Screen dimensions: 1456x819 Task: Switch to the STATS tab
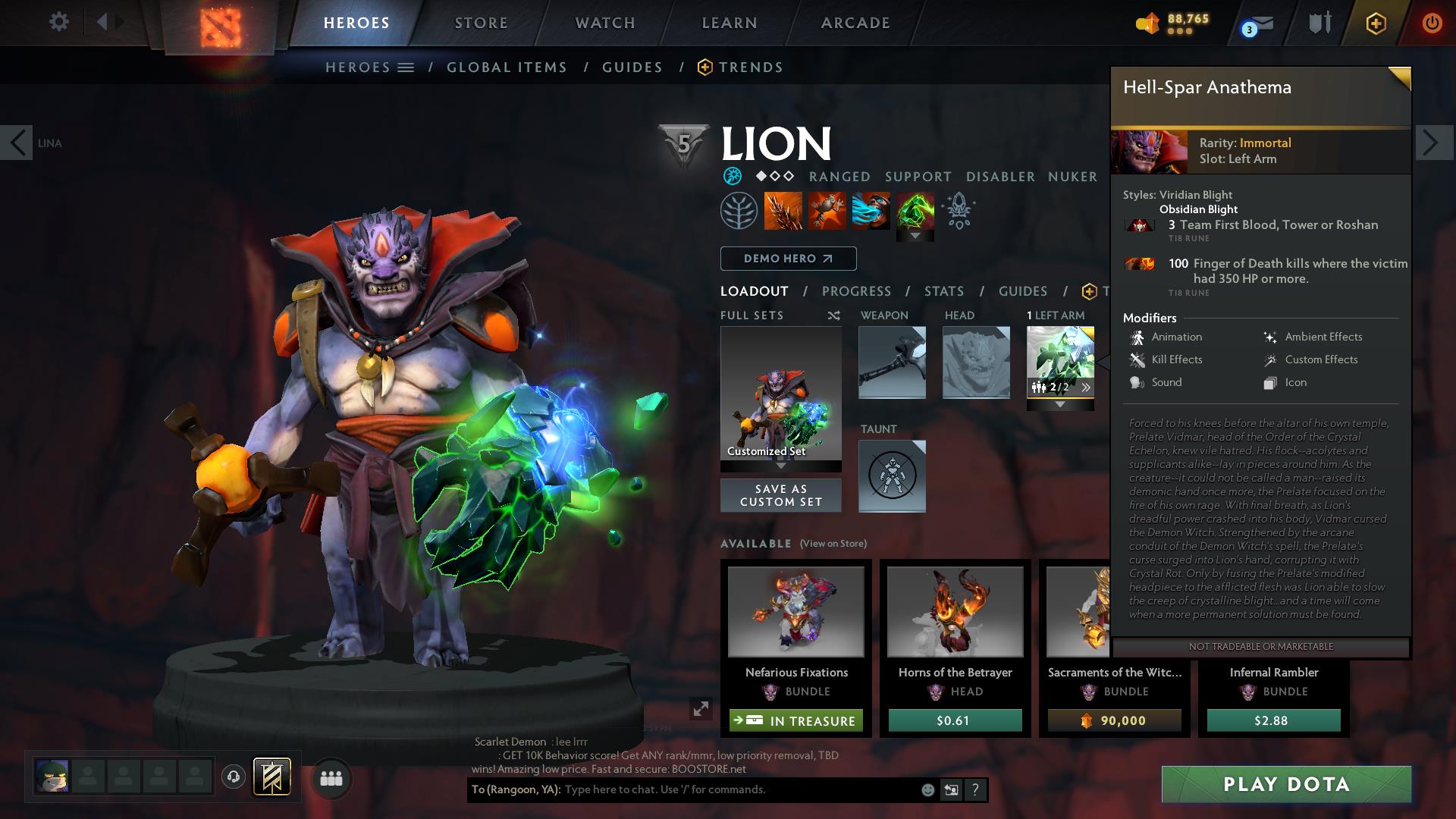[x=943, y=290]
